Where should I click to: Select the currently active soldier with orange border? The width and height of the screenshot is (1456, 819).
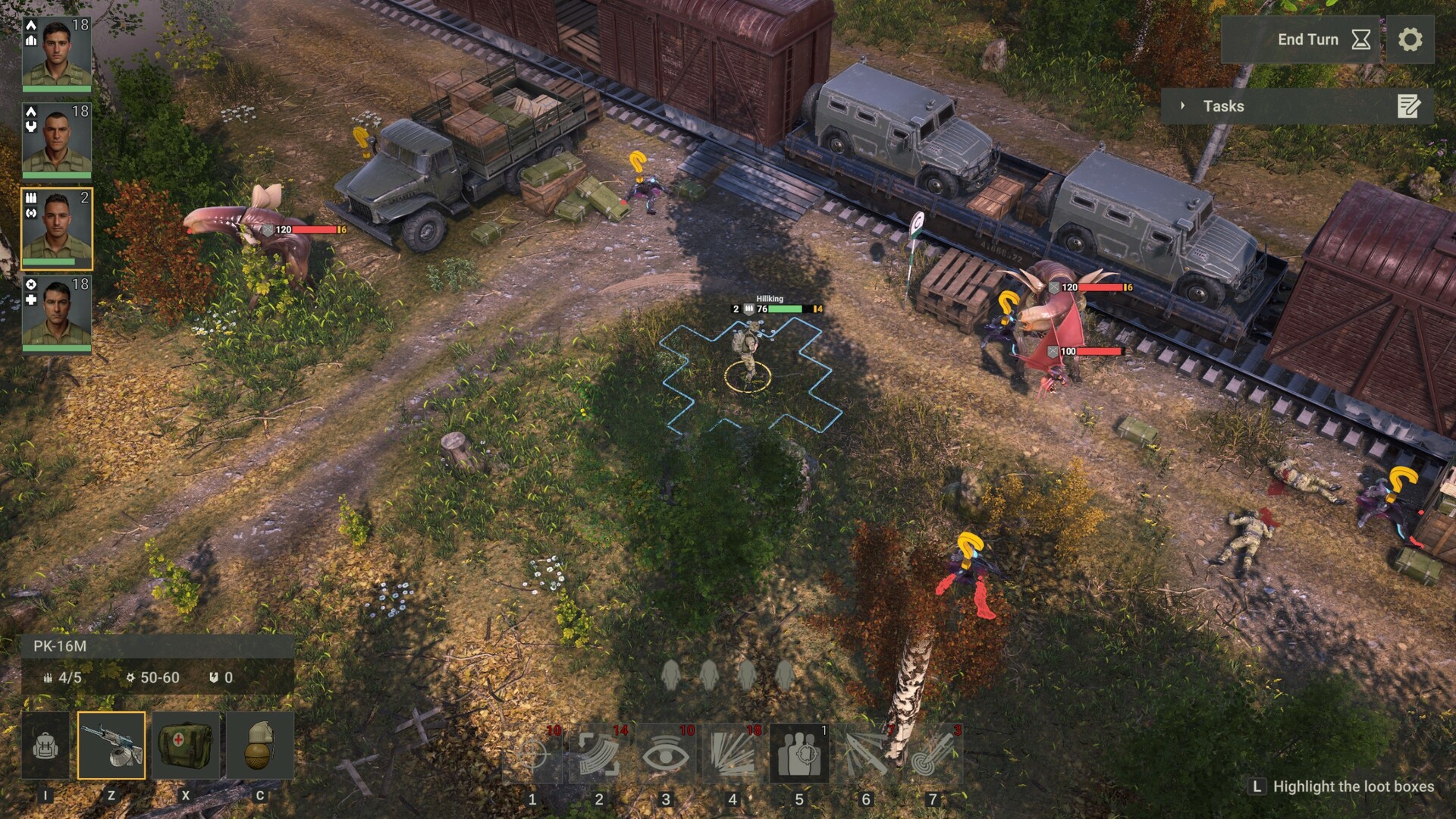pos(57,227)
